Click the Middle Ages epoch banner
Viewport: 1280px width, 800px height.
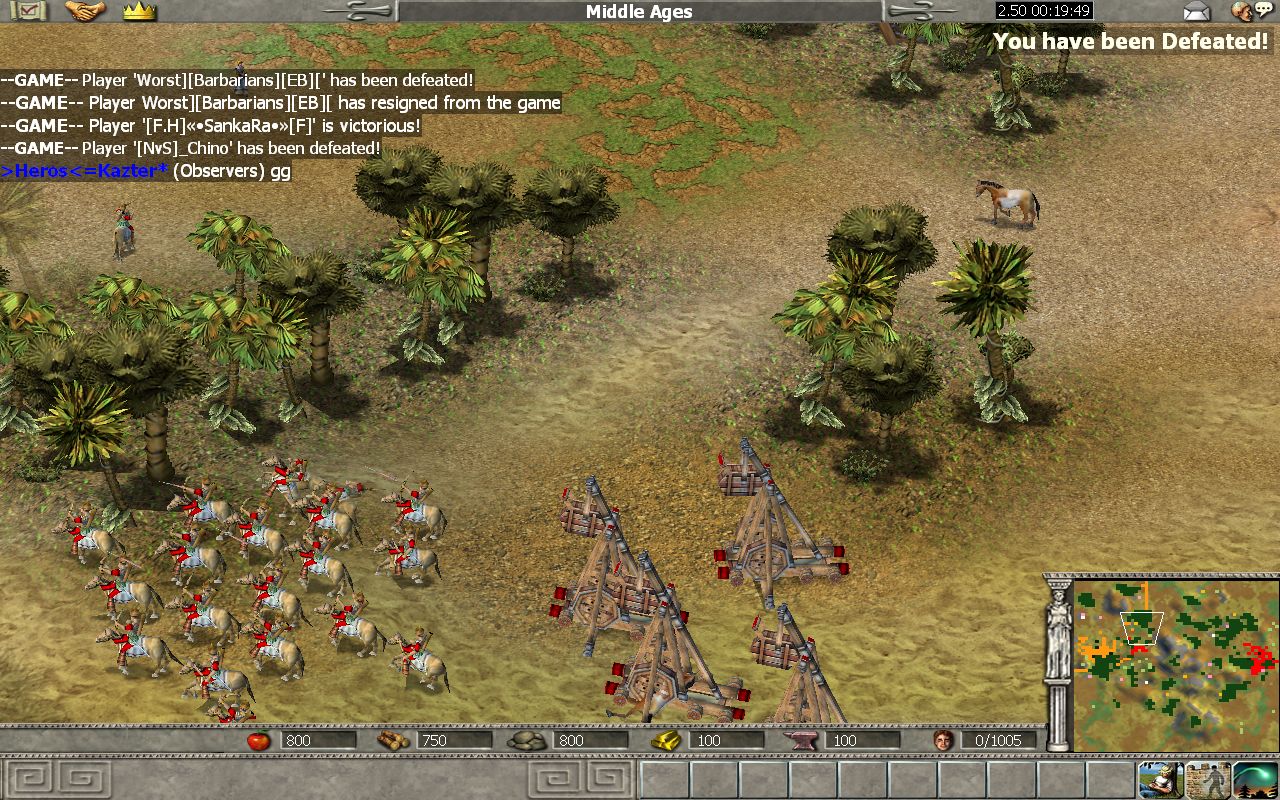coord(639,12)
